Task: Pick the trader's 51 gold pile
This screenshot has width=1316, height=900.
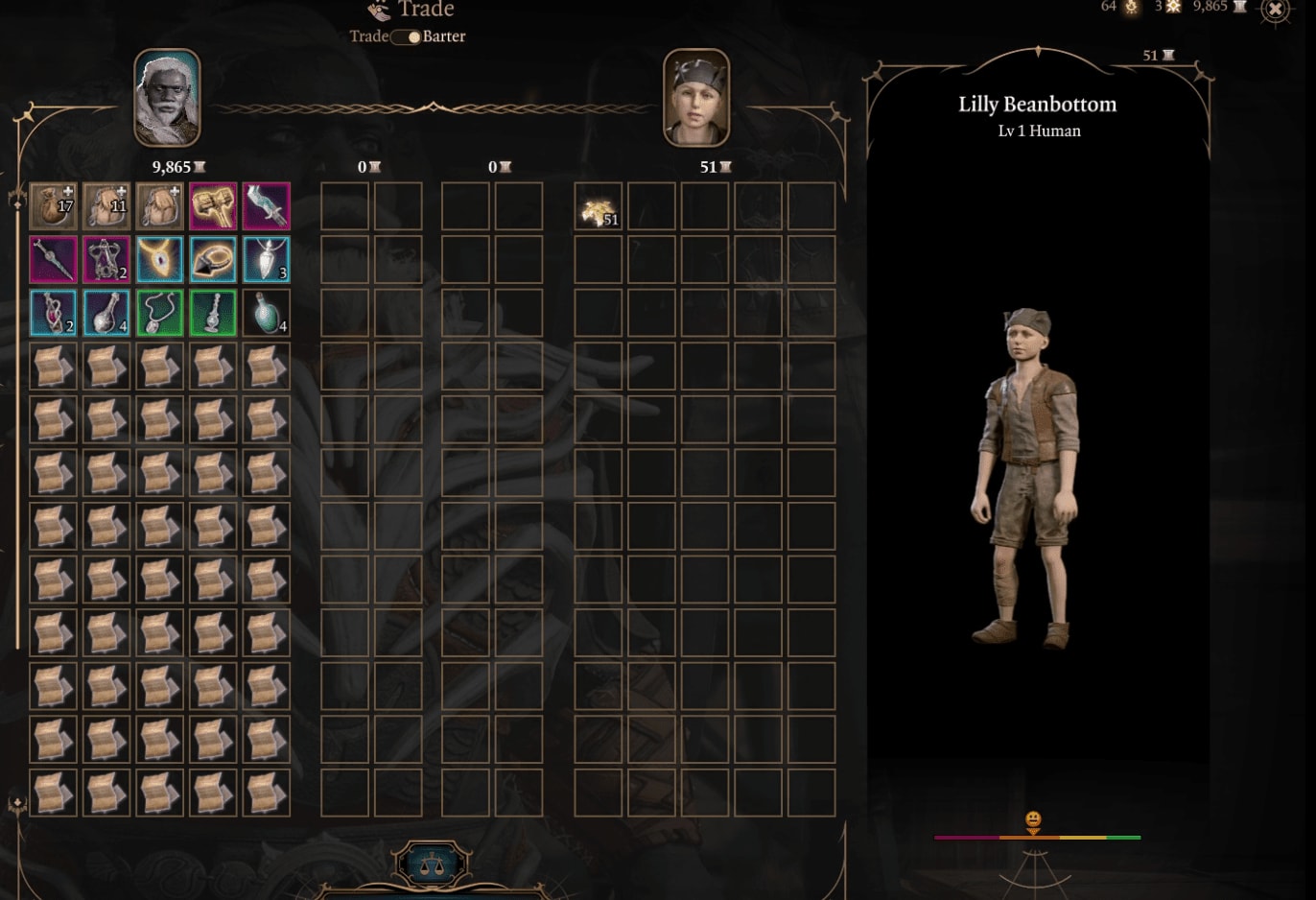Action: pyautogui.click(x=599, y=207)
